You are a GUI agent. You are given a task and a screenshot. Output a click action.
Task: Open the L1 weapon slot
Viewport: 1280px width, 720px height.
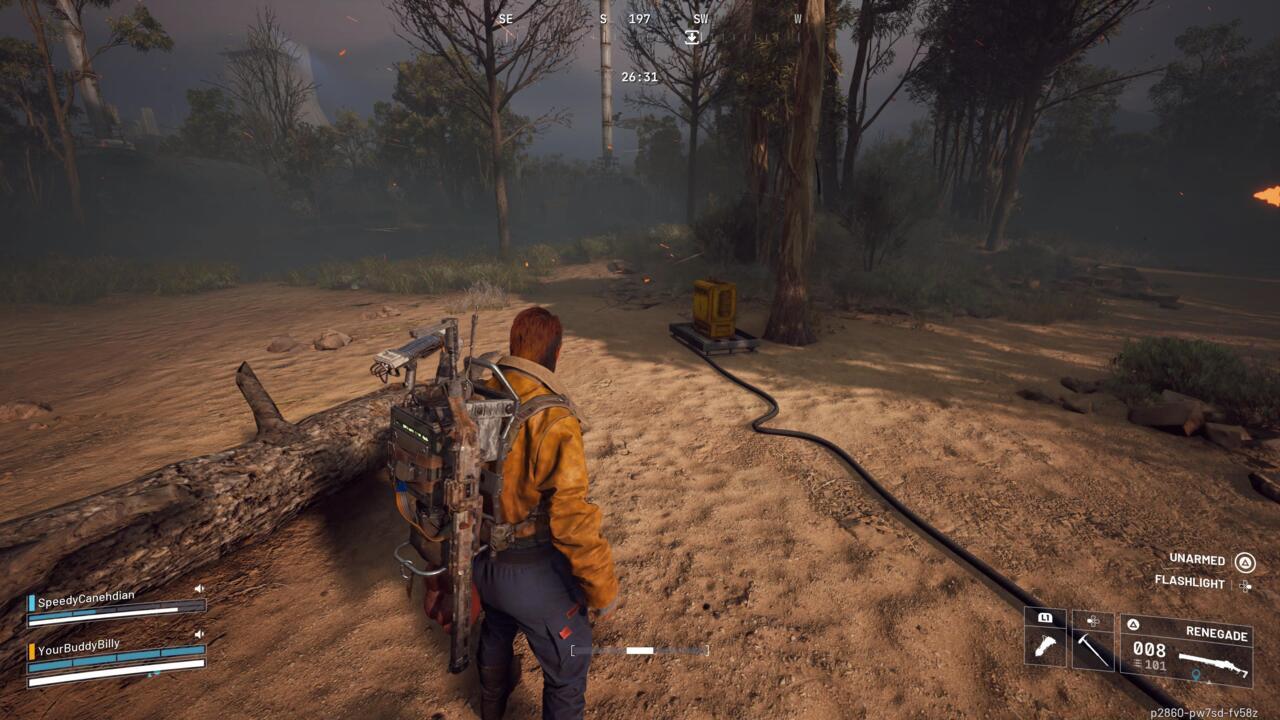pos(1046,618)
